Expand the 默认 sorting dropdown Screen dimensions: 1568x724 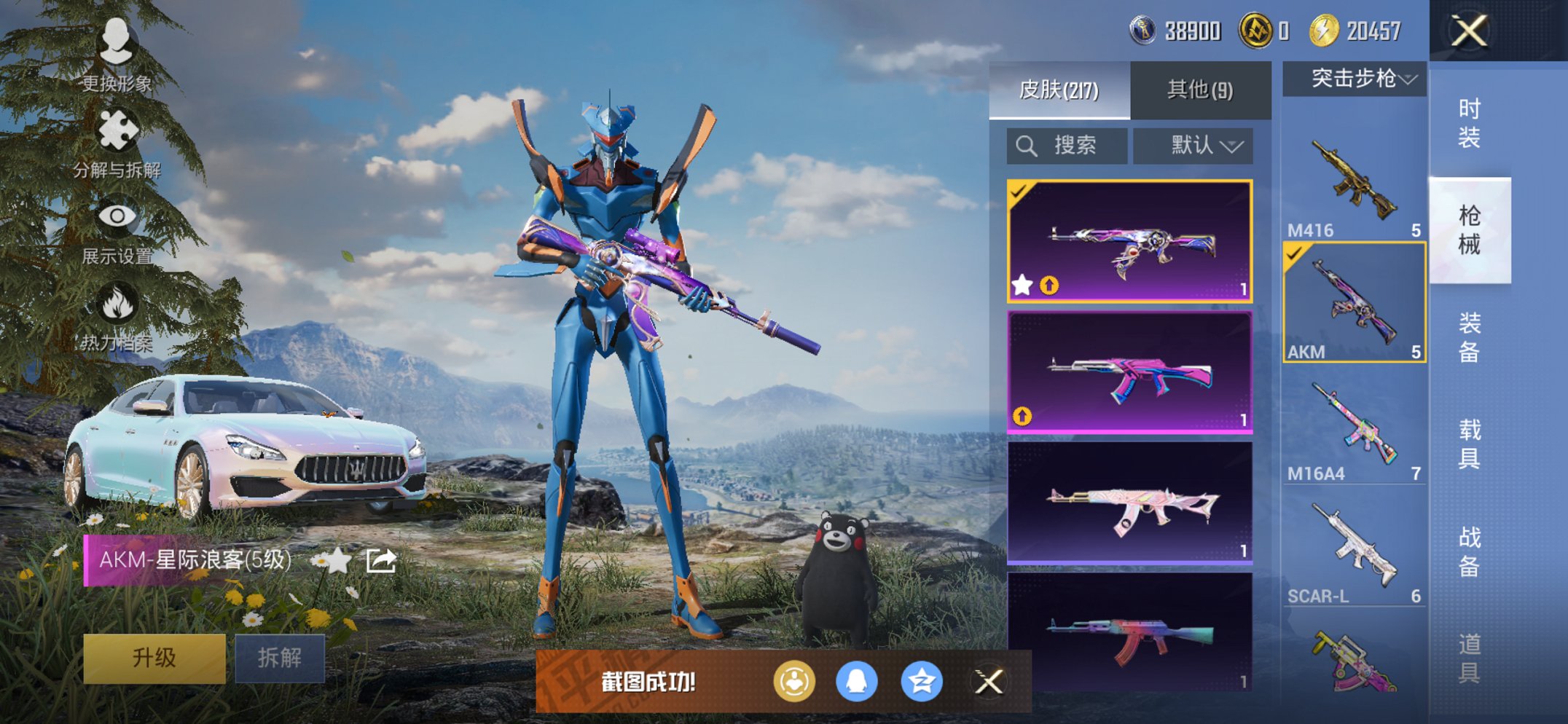(x=1193, y=144)
